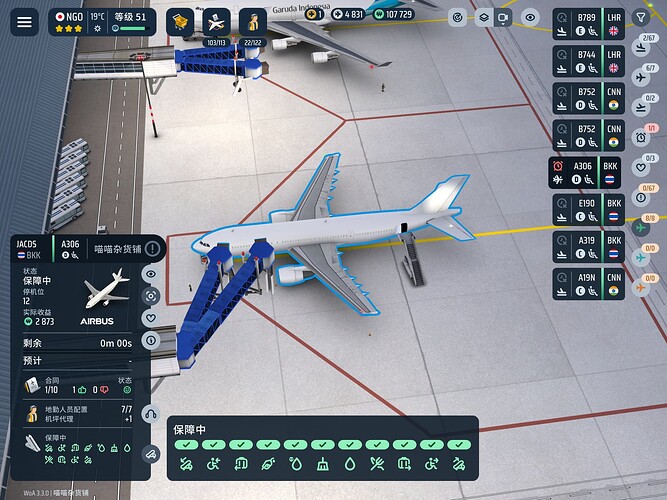Toggle the video camera mode
Viewport: 667px width, 500px height.
(x=505, y=17)
